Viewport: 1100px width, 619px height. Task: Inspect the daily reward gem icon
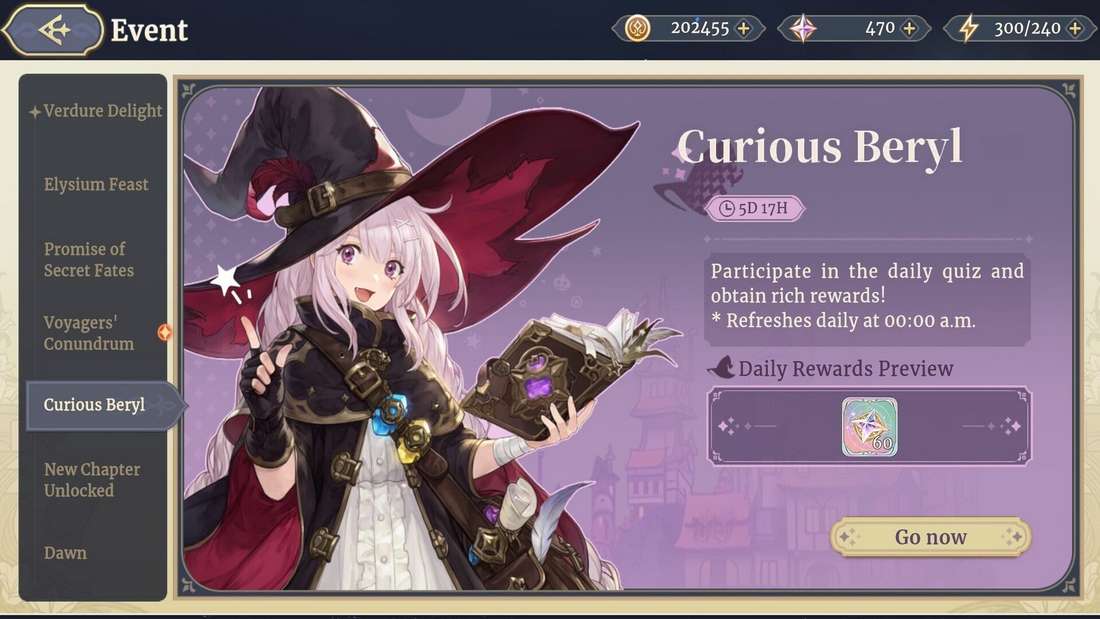(x=869, y=427)
